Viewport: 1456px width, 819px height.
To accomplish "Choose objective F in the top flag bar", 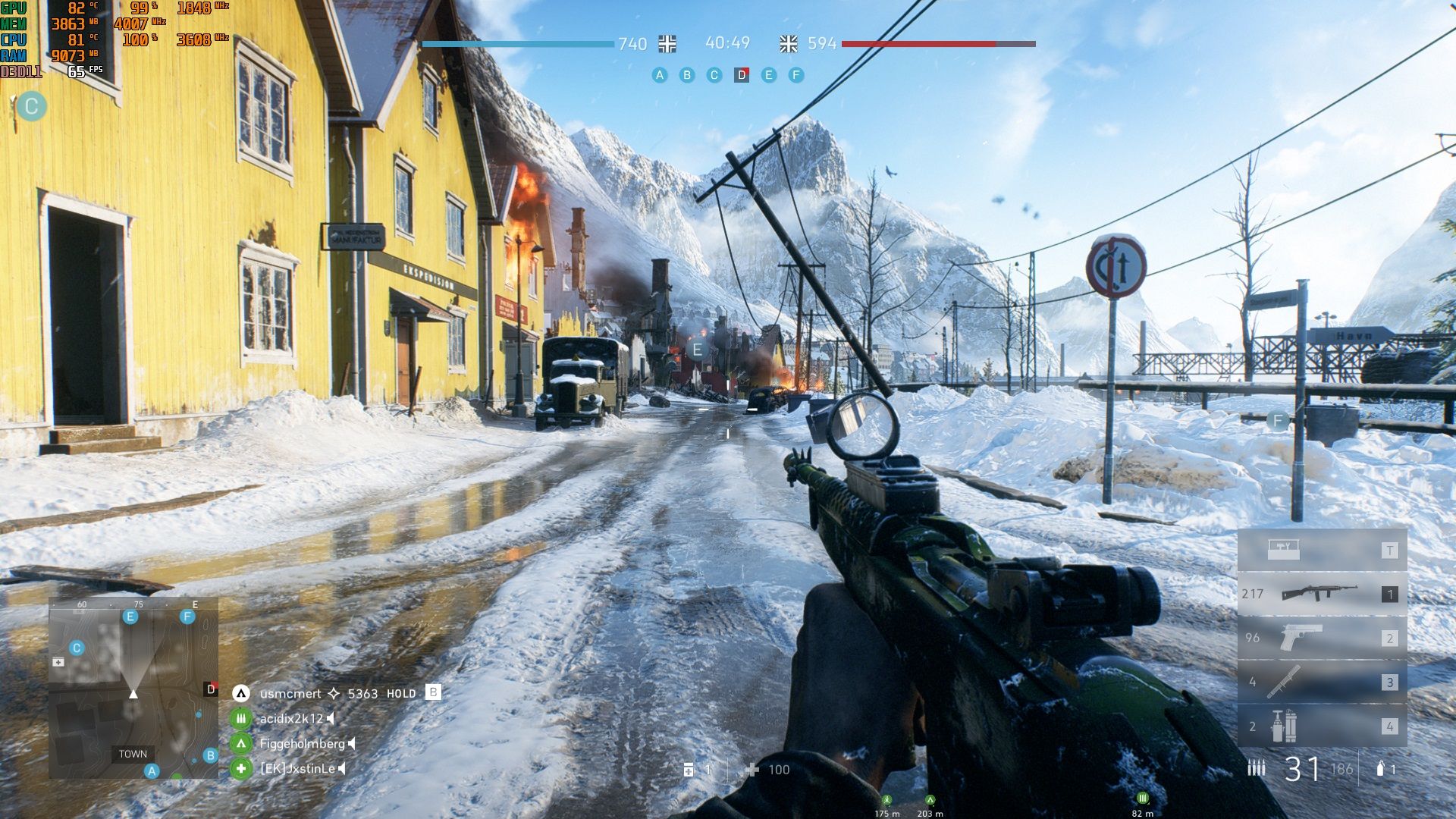I will 795,75.
